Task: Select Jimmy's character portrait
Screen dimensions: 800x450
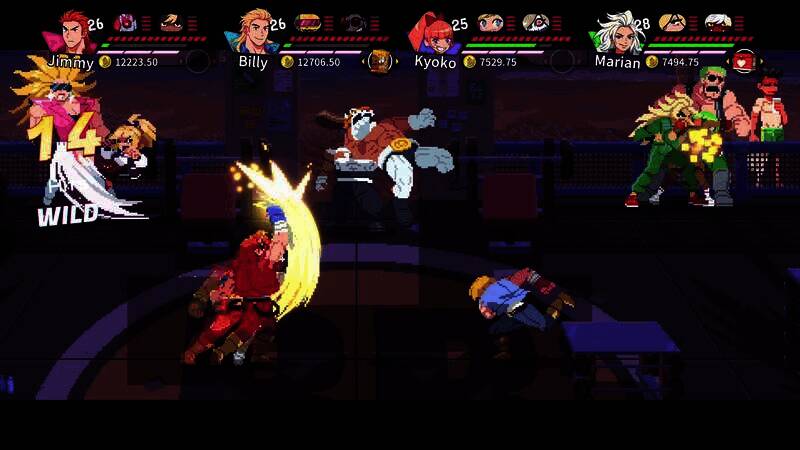Action: (x=70, y=31)
